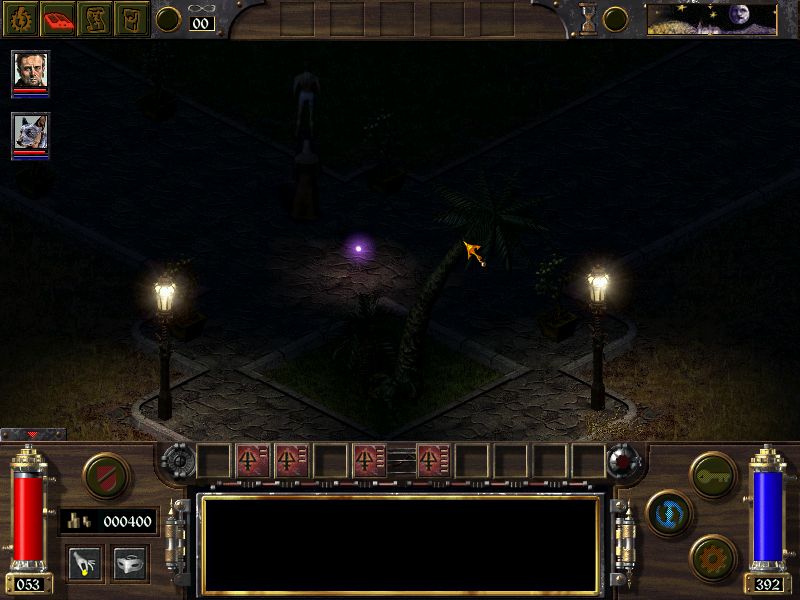Select the bearded man party portrait

point(30,72)
